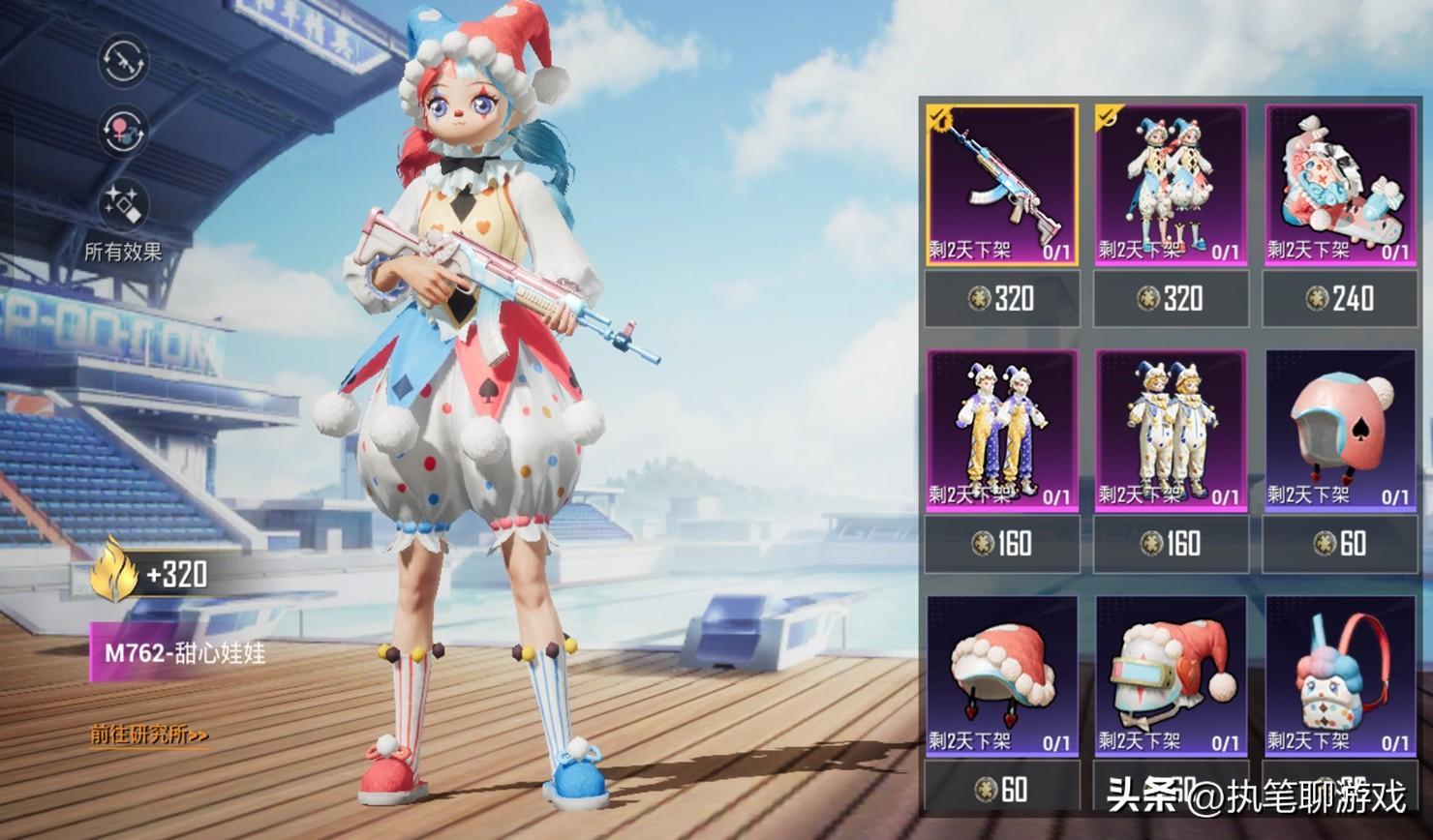Purchase the pink helmet for 60
The height and width of the screenshot is (840, 1433).
pos(1339,544)
